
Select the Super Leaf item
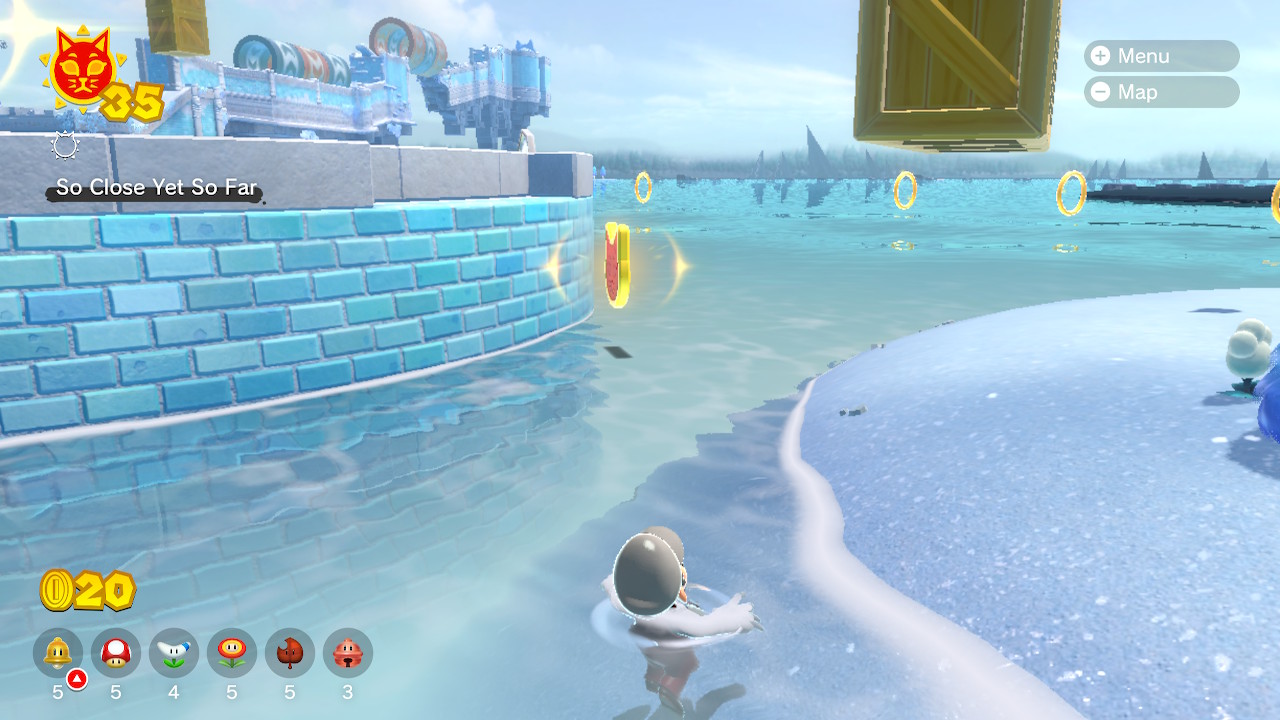click(290, 653)
